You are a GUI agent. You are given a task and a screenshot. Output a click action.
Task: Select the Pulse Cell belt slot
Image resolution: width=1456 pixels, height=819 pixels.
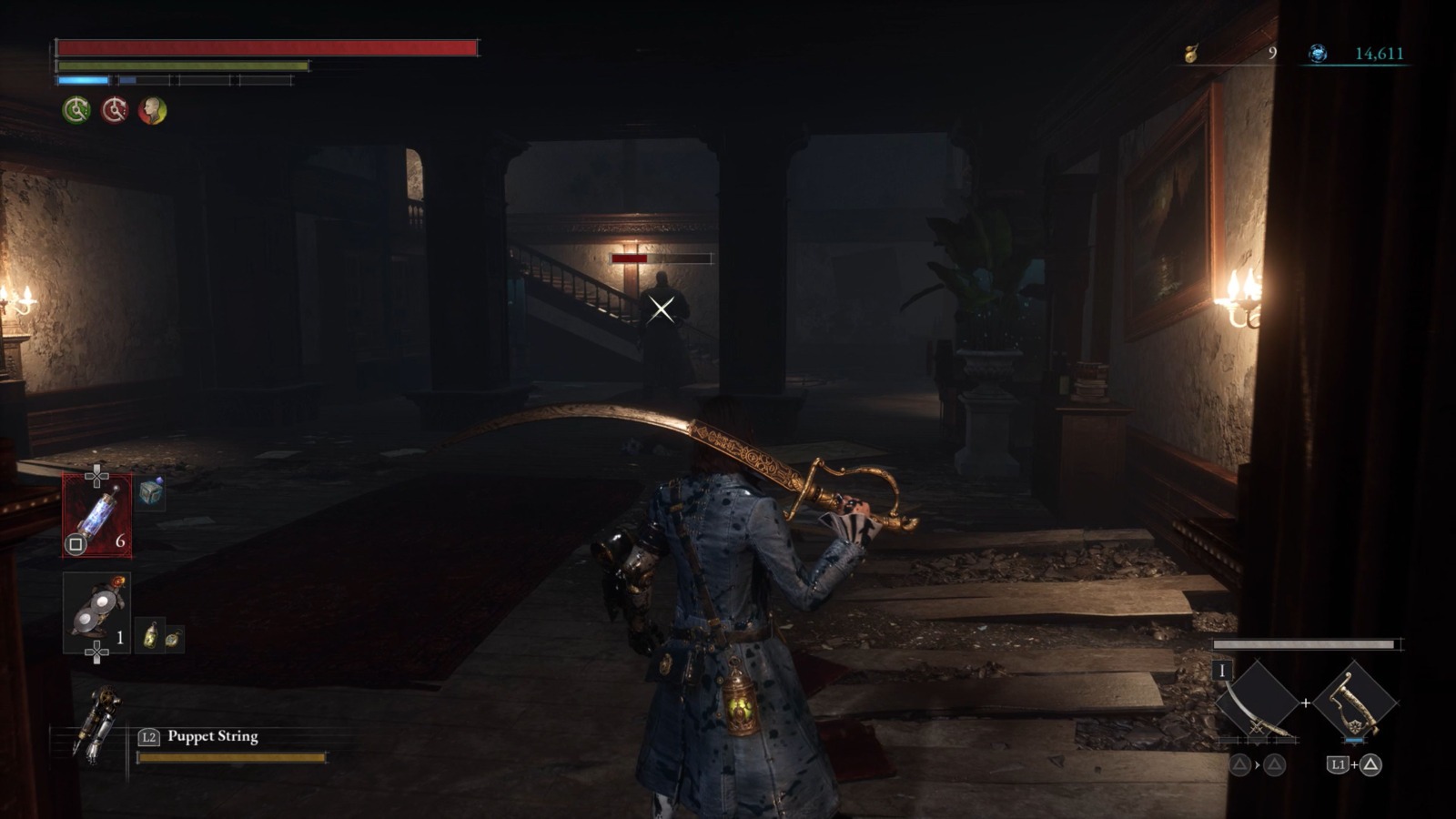(x=96, y=515)
